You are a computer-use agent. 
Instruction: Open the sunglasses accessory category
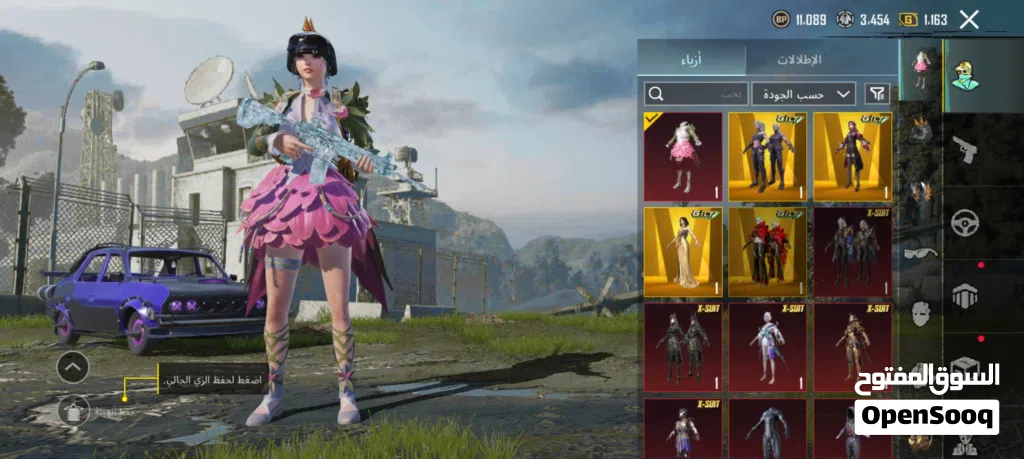tap(919, 254)
